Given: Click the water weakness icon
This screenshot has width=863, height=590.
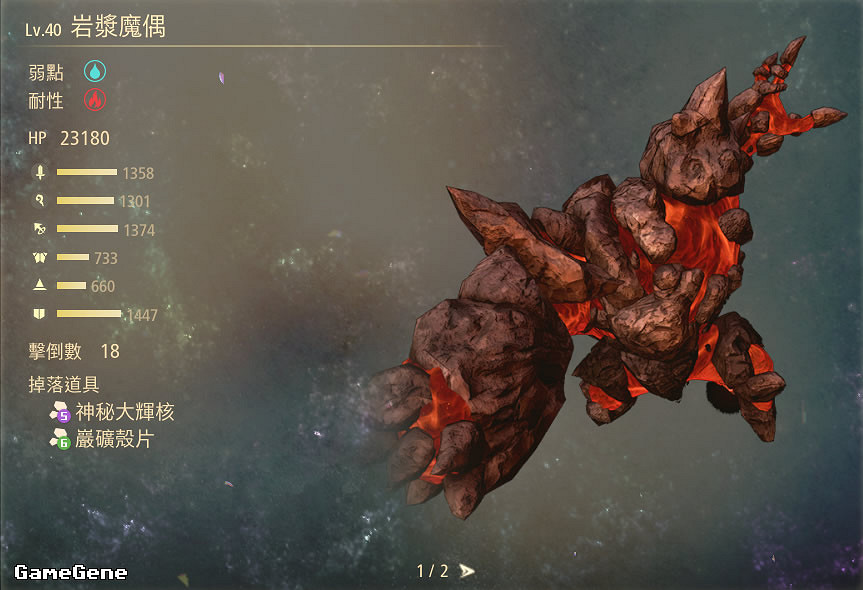Looking at the screenshot, I should (94, 71).
